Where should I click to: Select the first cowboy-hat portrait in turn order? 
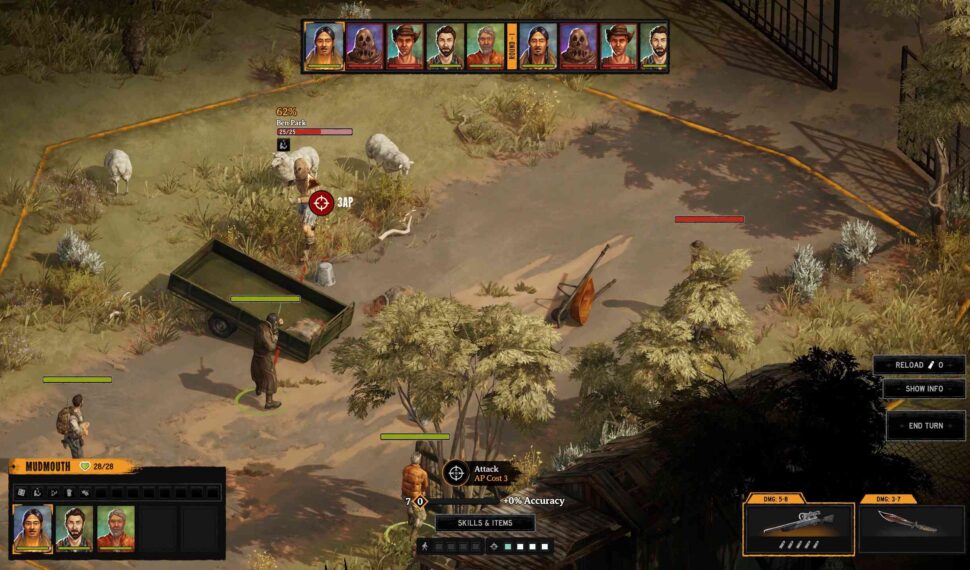click(405, 46)
